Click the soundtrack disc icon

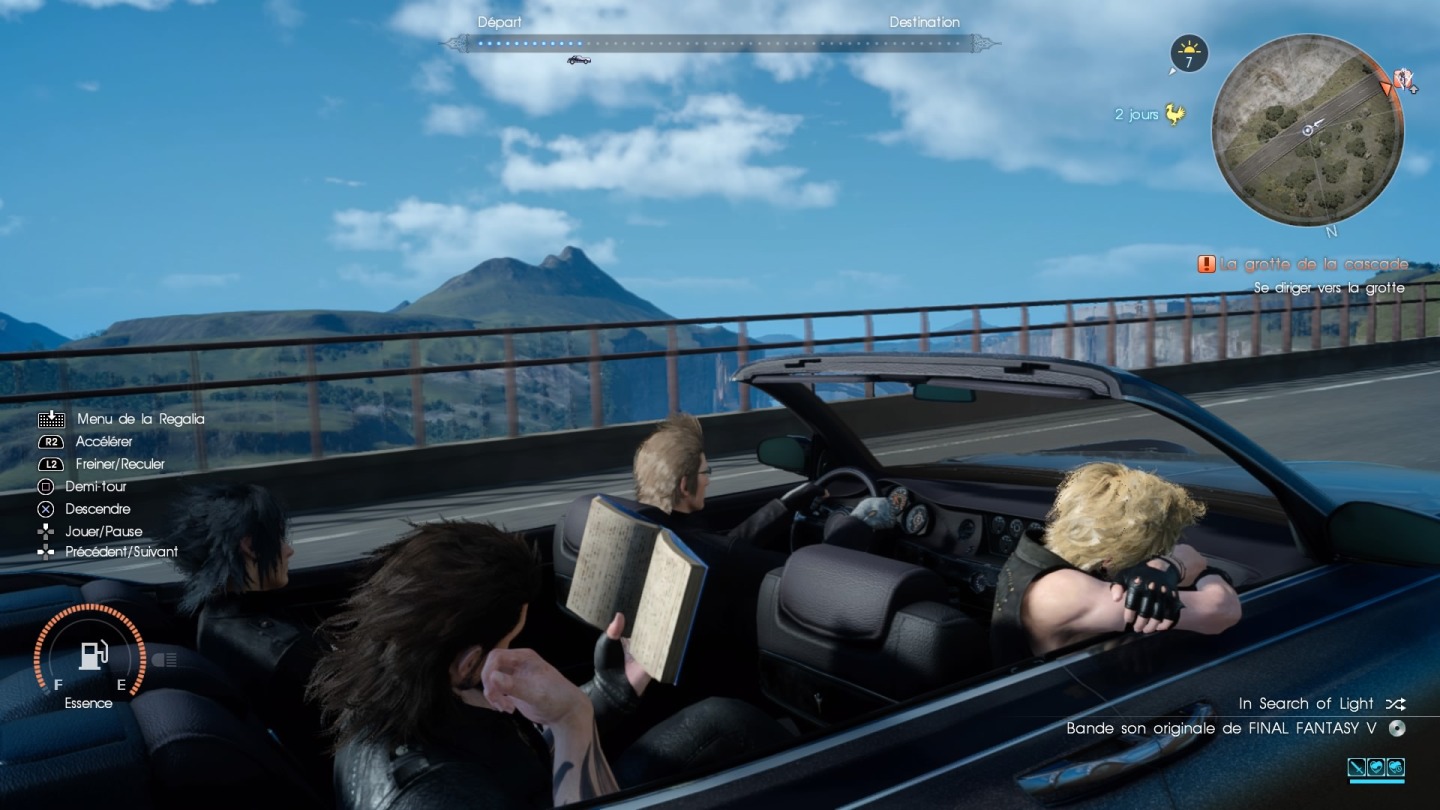point(1398,729)
